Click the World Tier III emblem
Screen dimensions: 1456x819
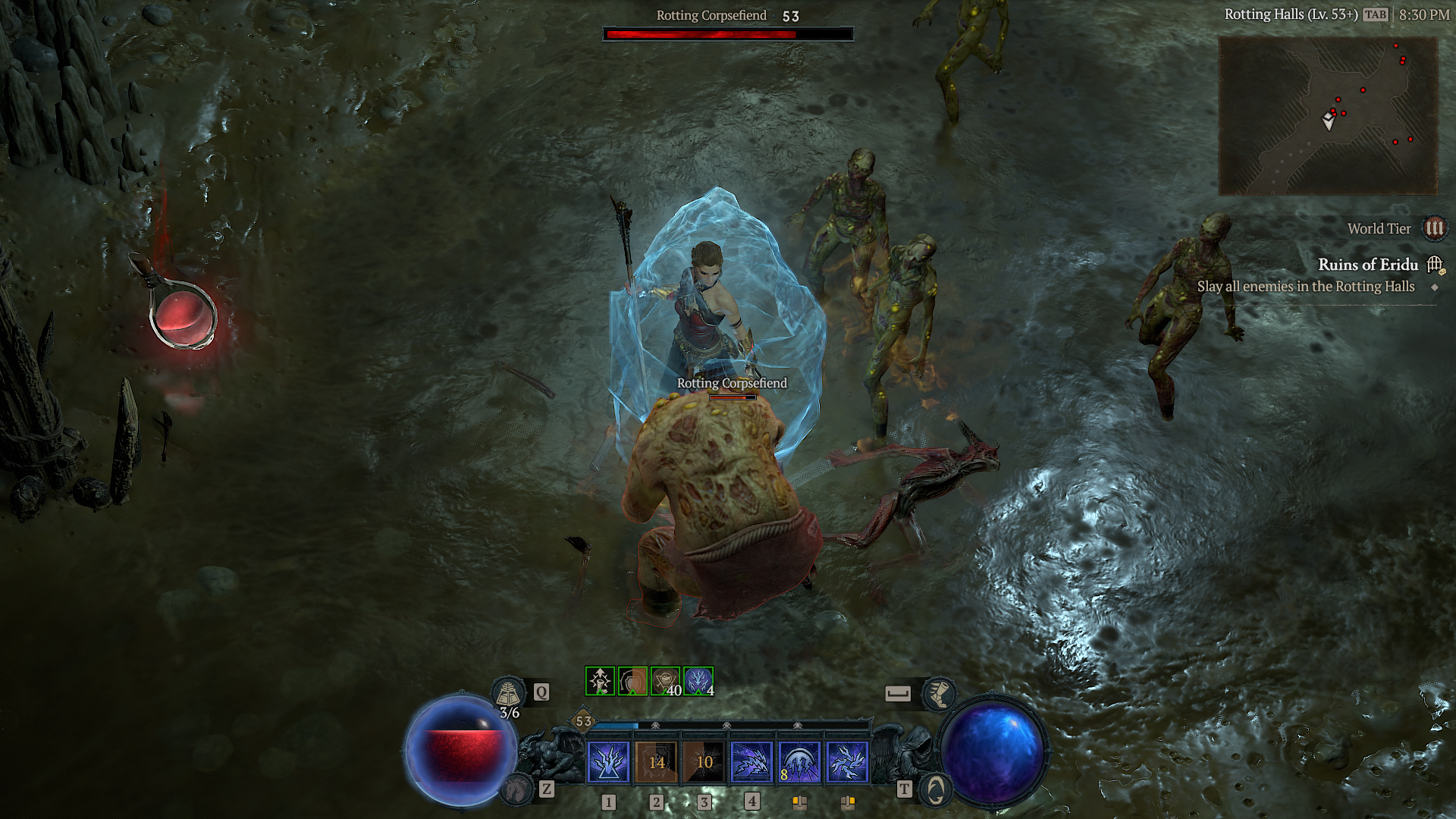point(1434,228)
